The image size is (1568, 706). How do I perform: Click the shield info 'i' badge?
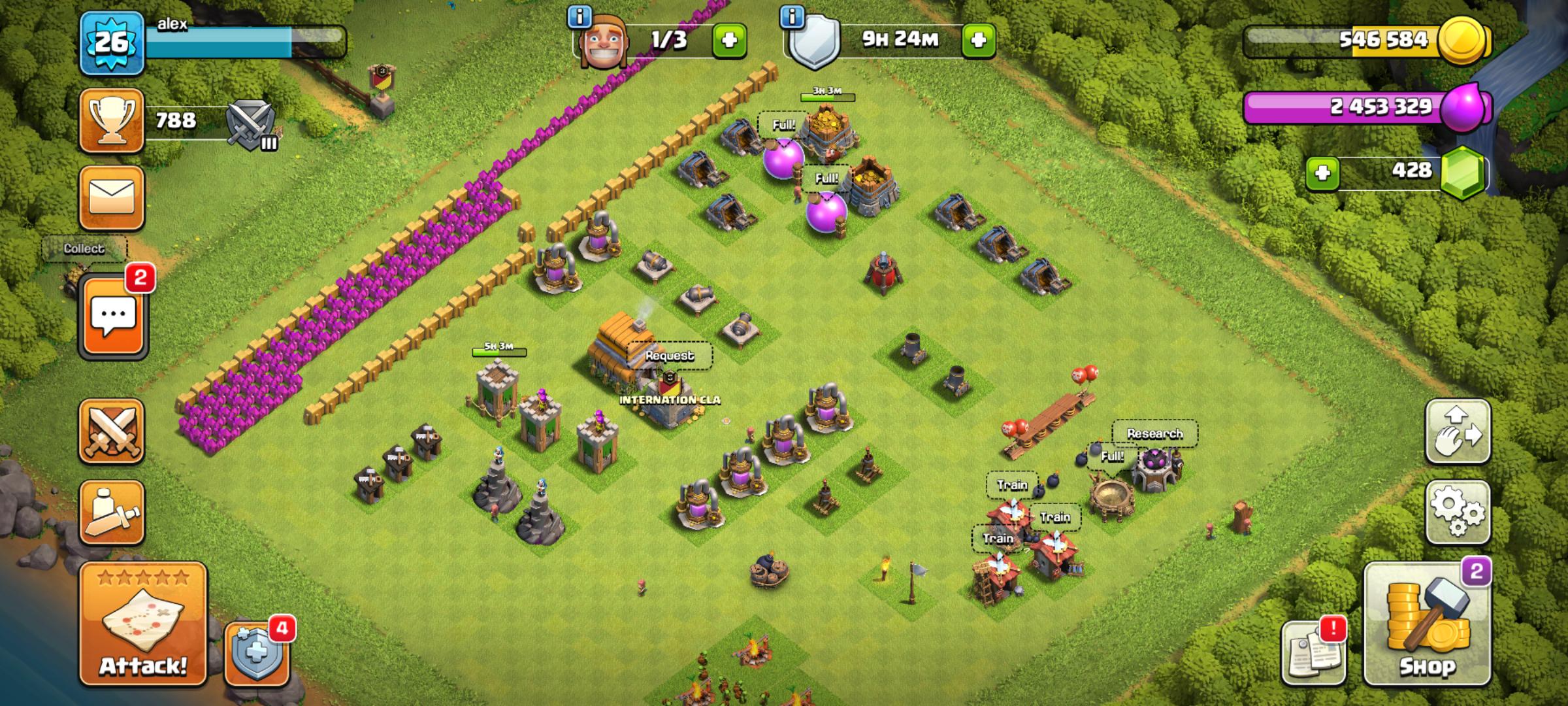[792, 18]
